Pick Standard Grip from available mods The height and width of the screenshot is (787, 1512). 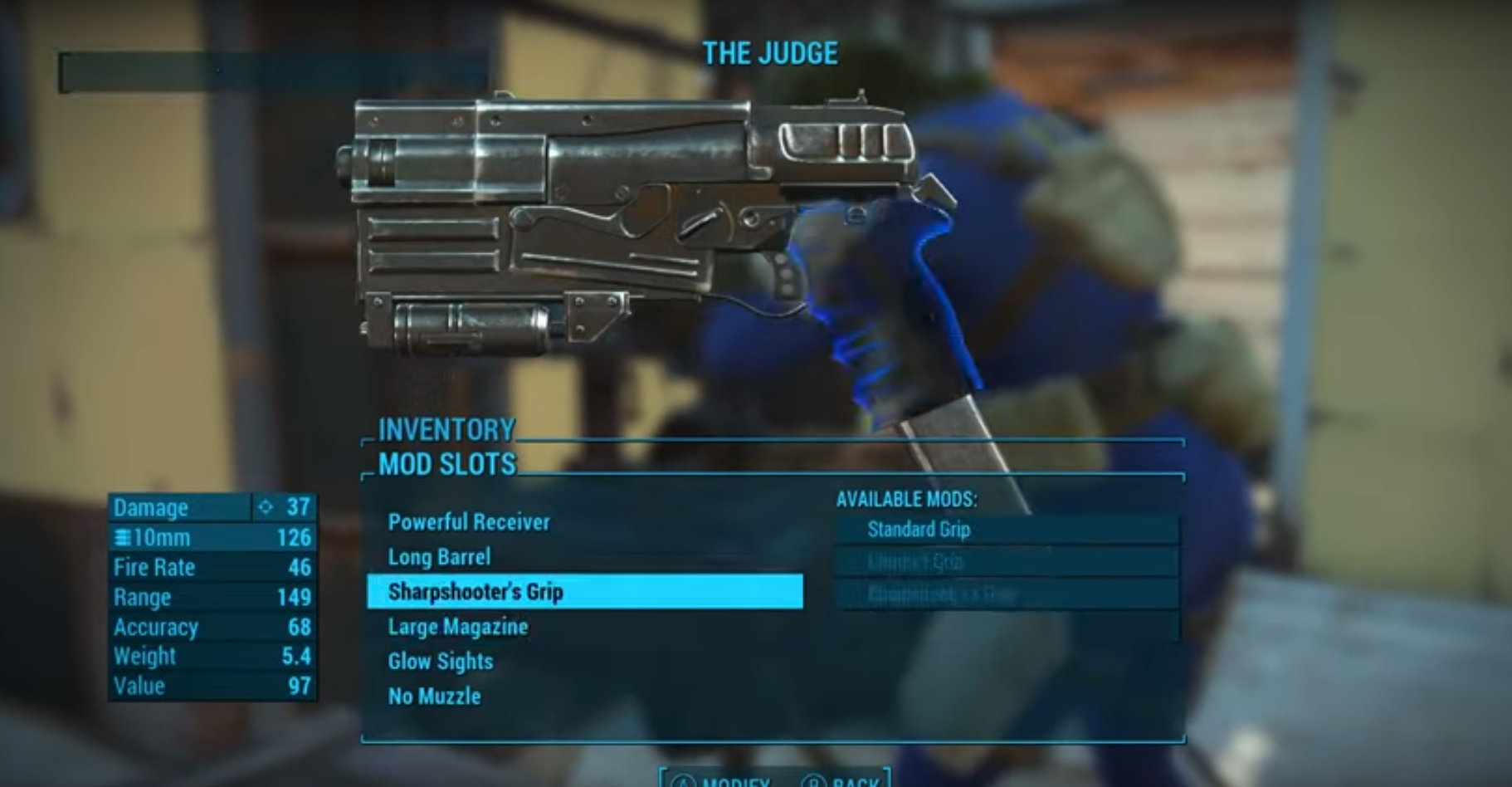[x=1006, y=530]
